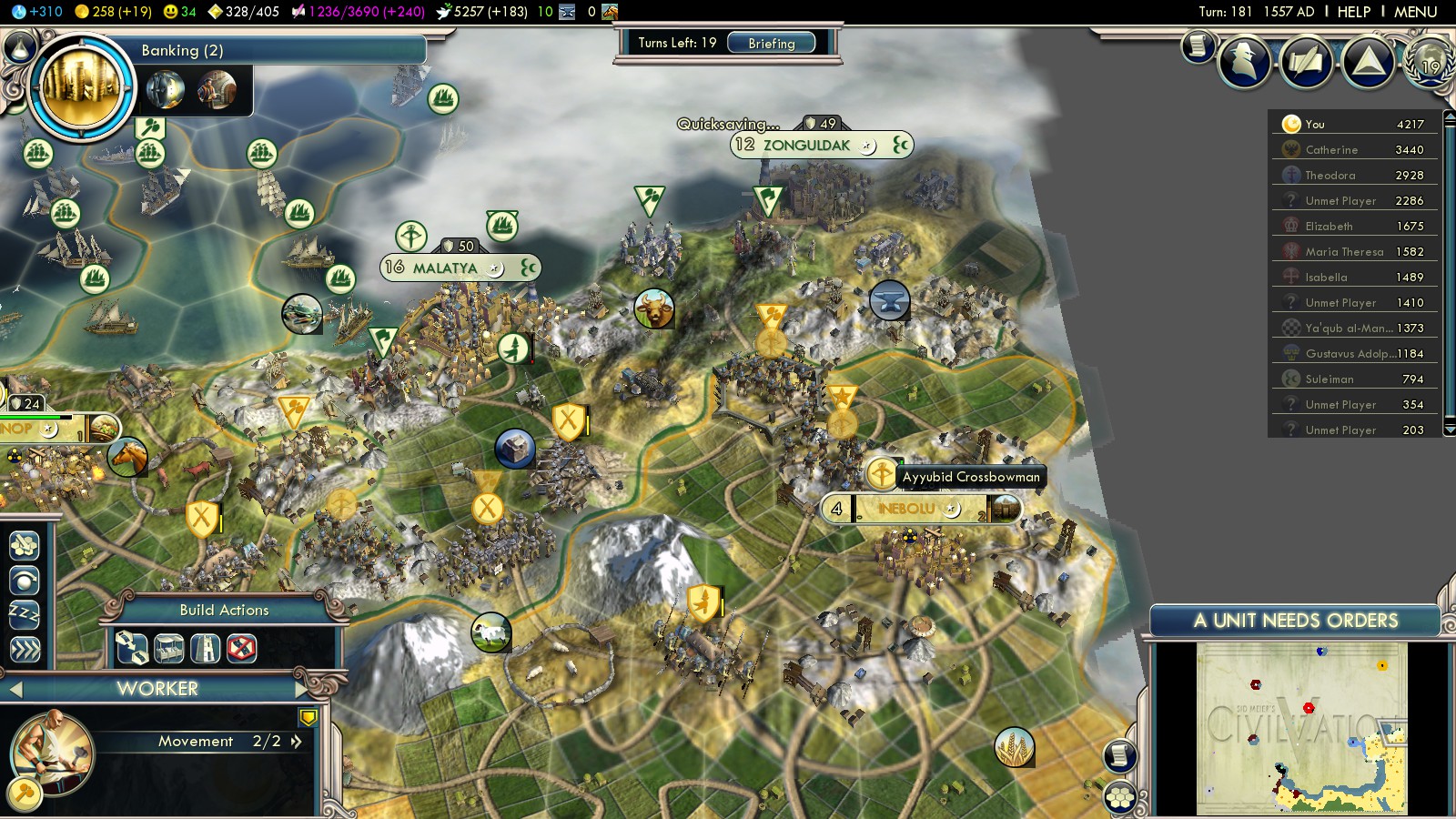Activate the build road route action
This screenshot has height=819, width=1456.
pyautogui.click(x=132, y=649)
